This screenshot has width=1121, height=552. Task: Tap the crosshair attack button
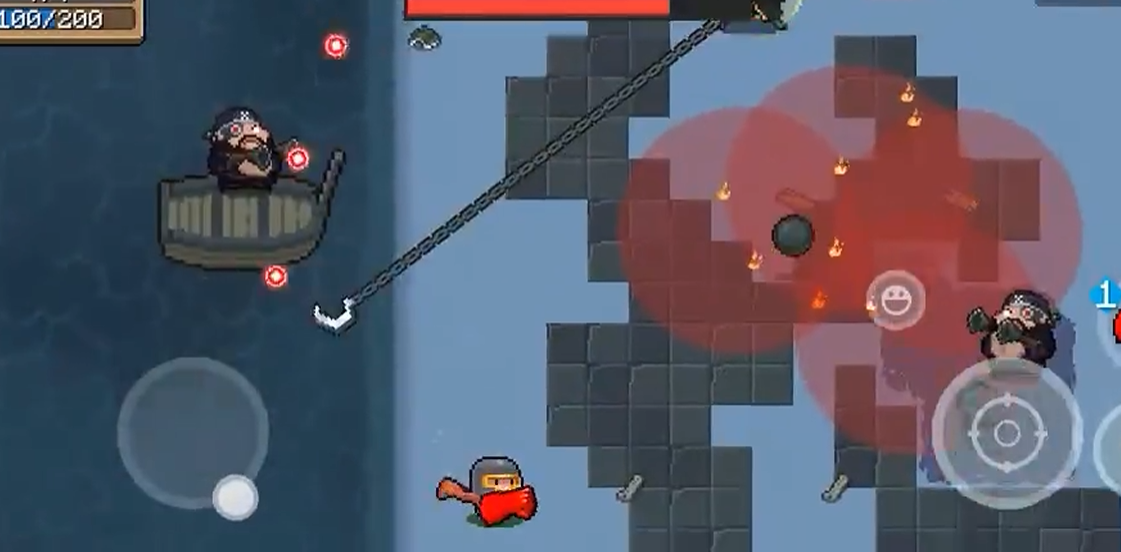1006,433
